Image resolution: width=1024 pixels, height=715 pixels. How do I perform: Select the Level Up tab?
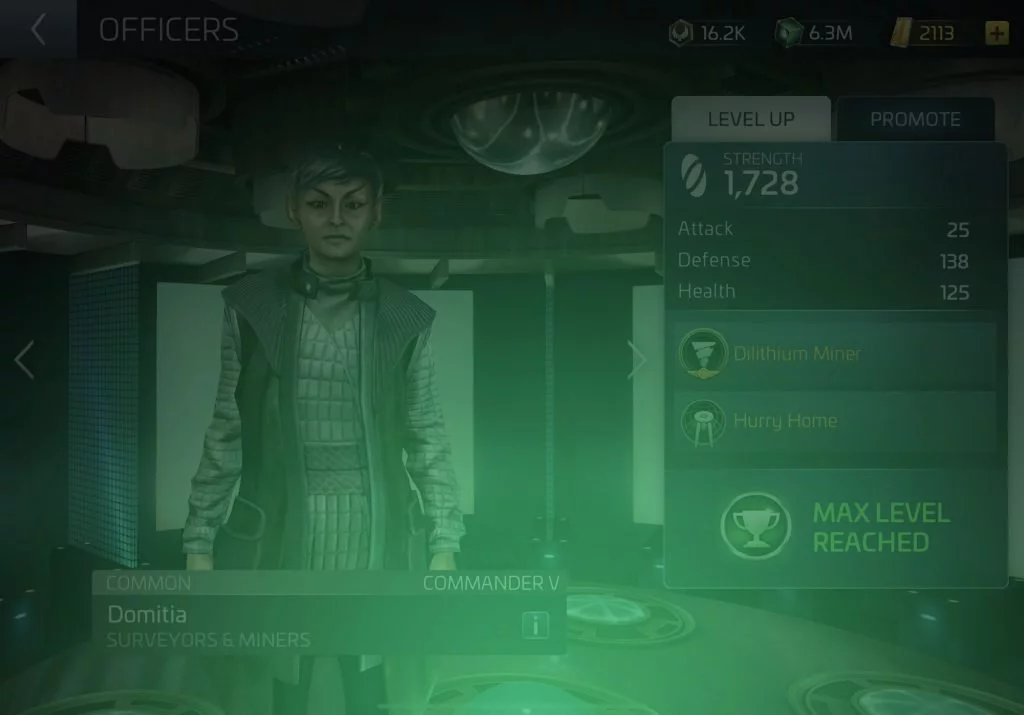(x=750, y=119)
